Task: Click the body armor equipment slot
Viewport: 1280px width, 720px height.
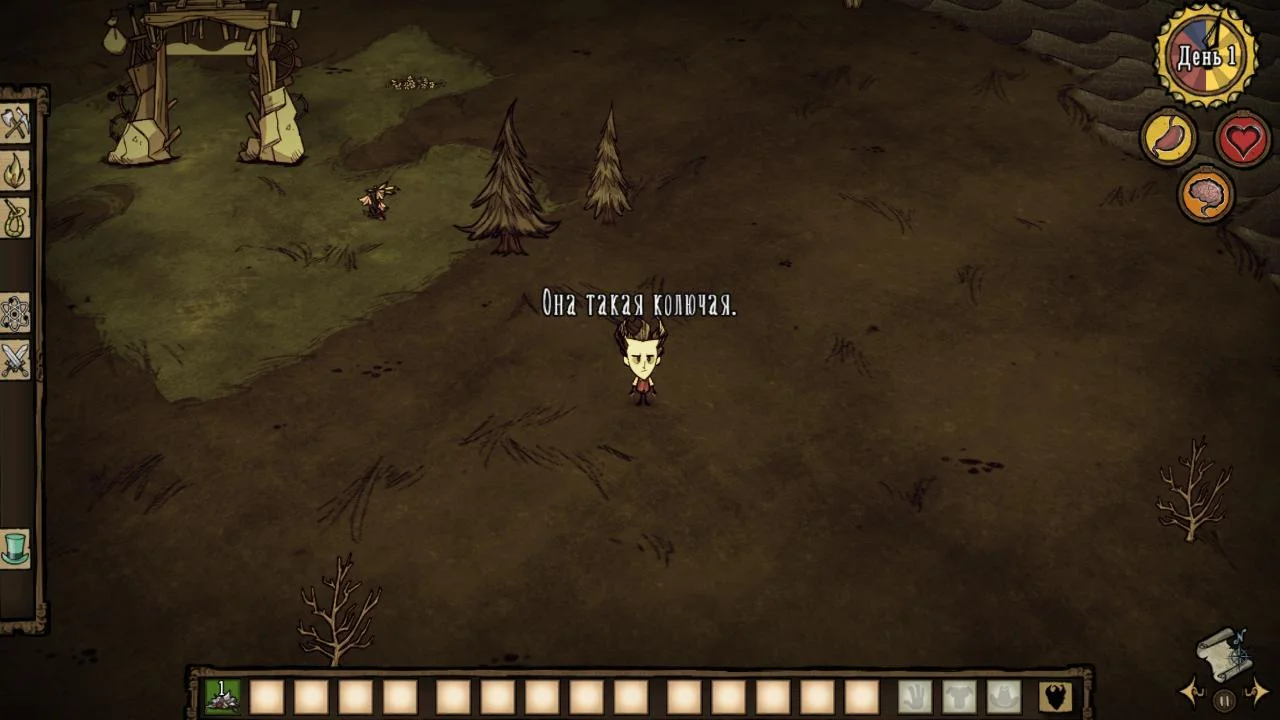Action: pos(959,696)
